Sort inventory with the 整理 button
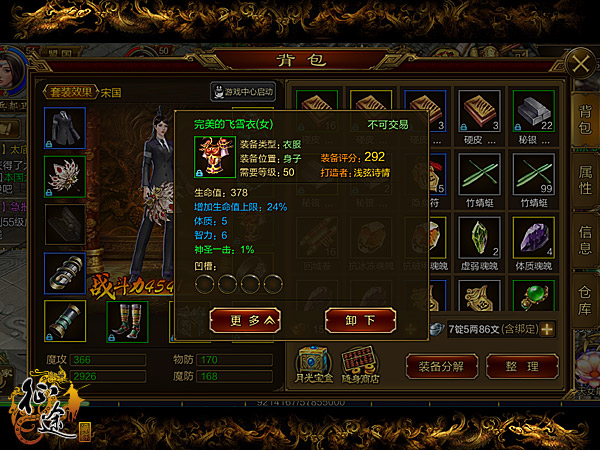This screenshot has height=450, width=600. [523, 365]
